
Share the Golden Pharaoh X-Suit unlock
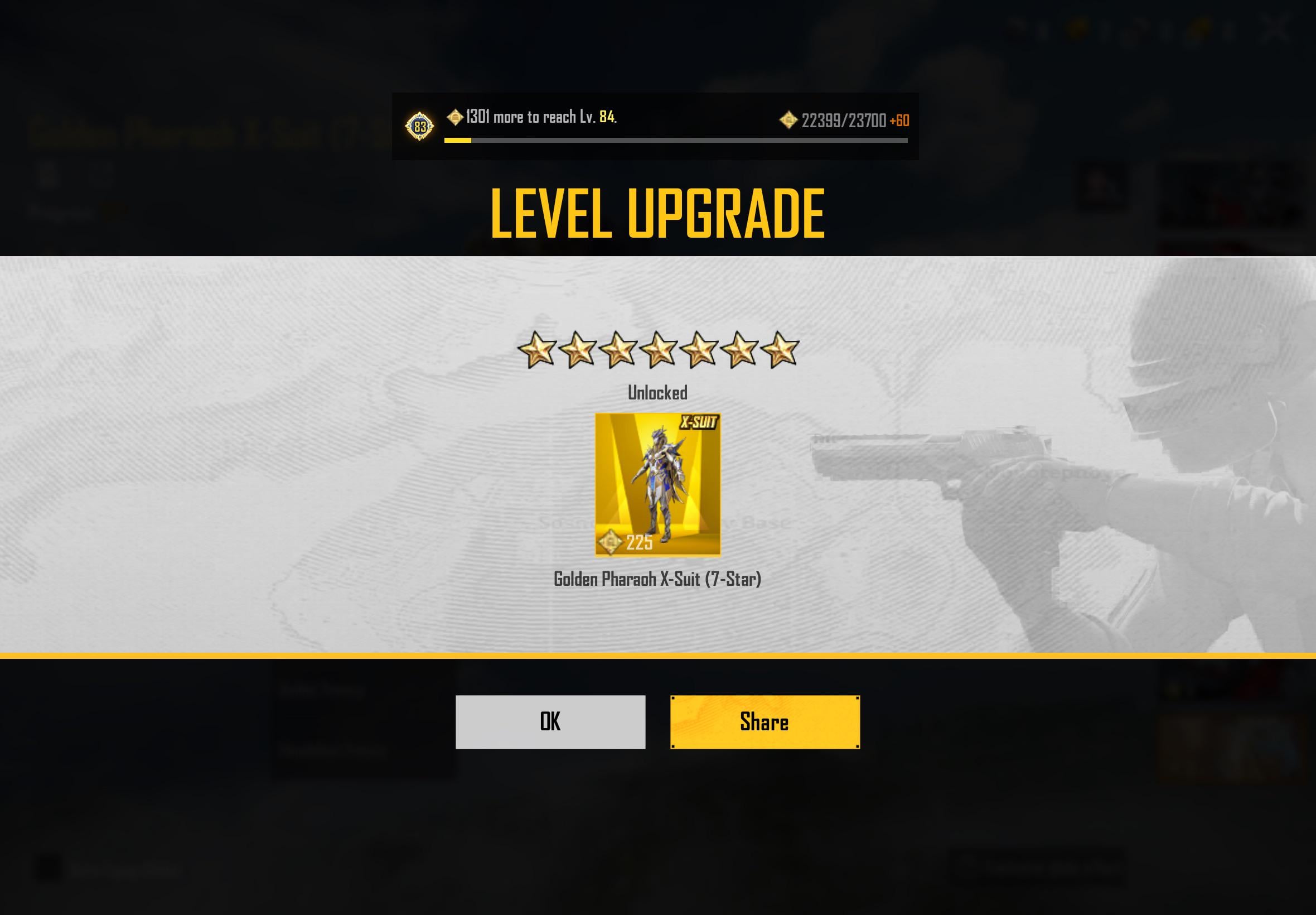(765, 722)
